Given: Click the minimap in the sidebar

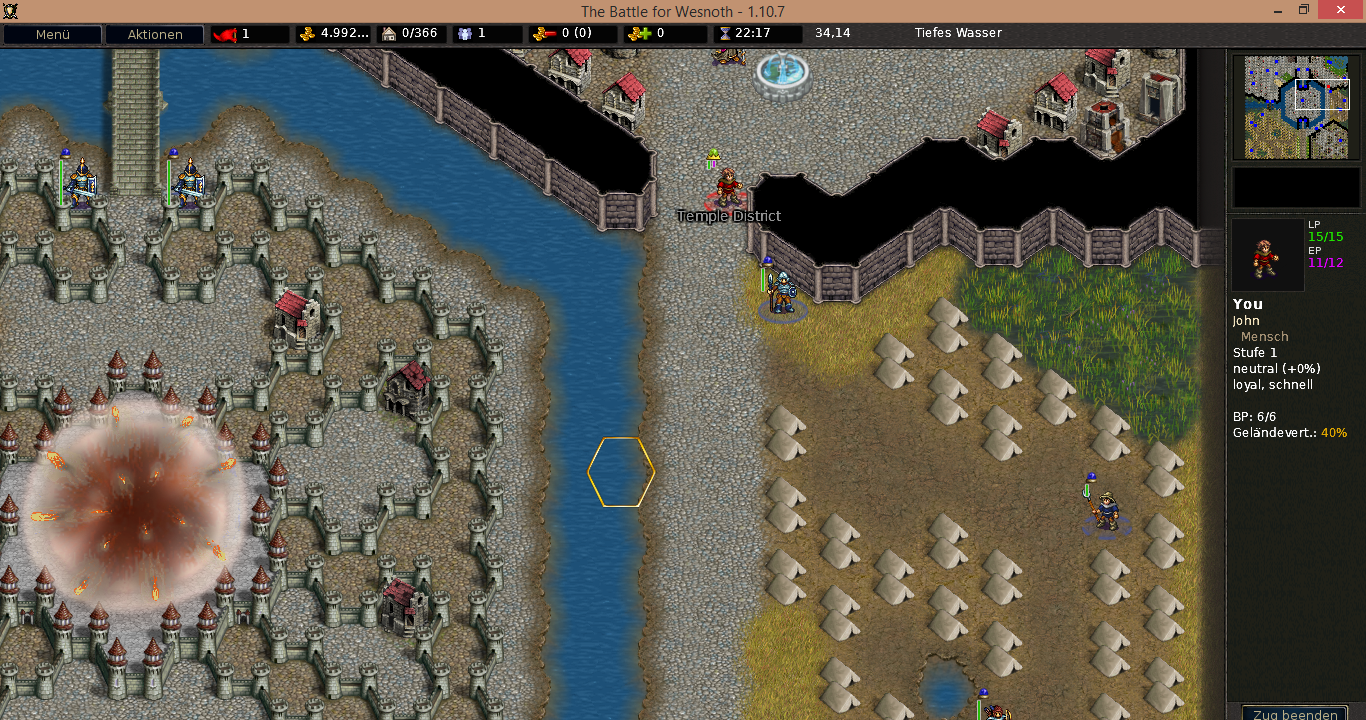Looking at the screenshot, I should [x=1296, y=107].
